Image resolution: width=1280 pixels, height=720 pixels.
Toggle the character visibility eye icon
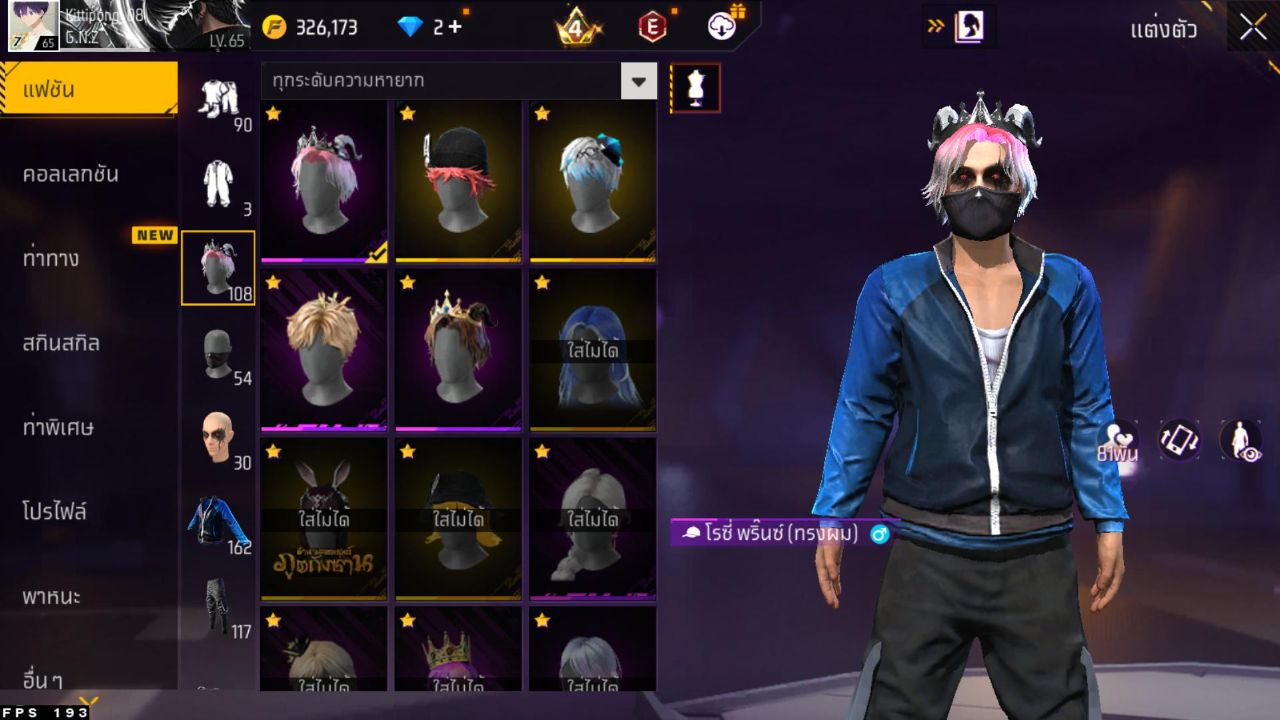[1240, 440]
